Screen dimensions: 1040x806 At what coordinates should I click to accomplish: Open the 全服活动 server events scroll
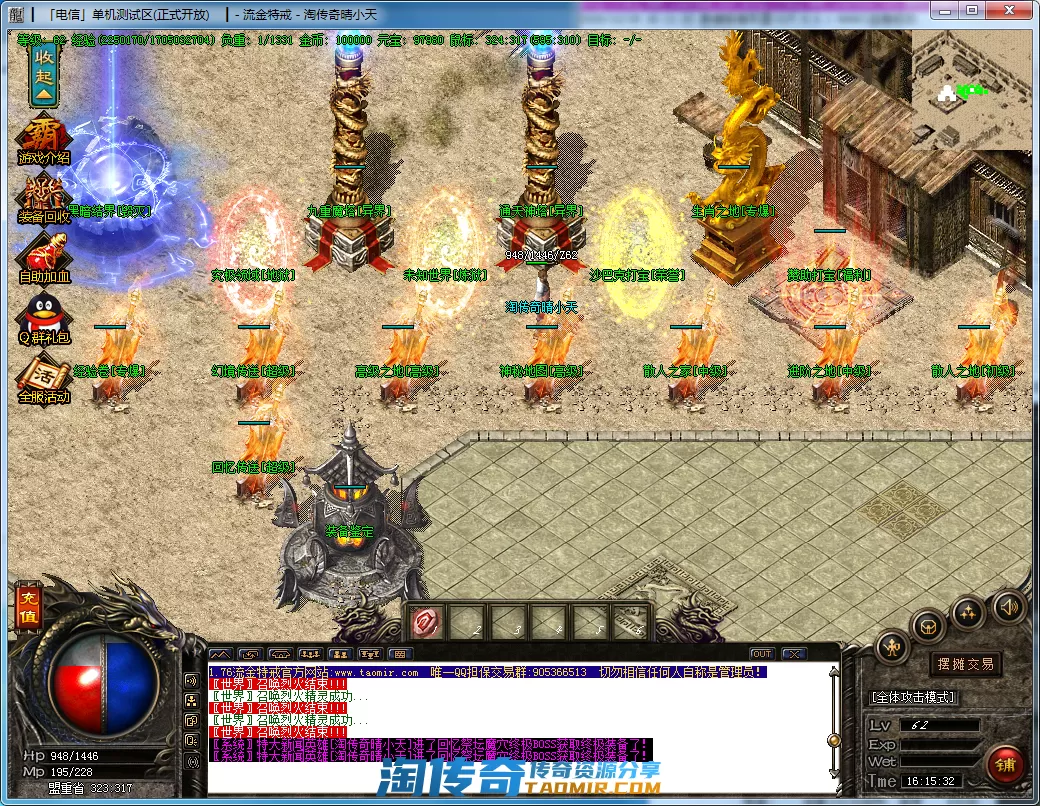(43, 380)
